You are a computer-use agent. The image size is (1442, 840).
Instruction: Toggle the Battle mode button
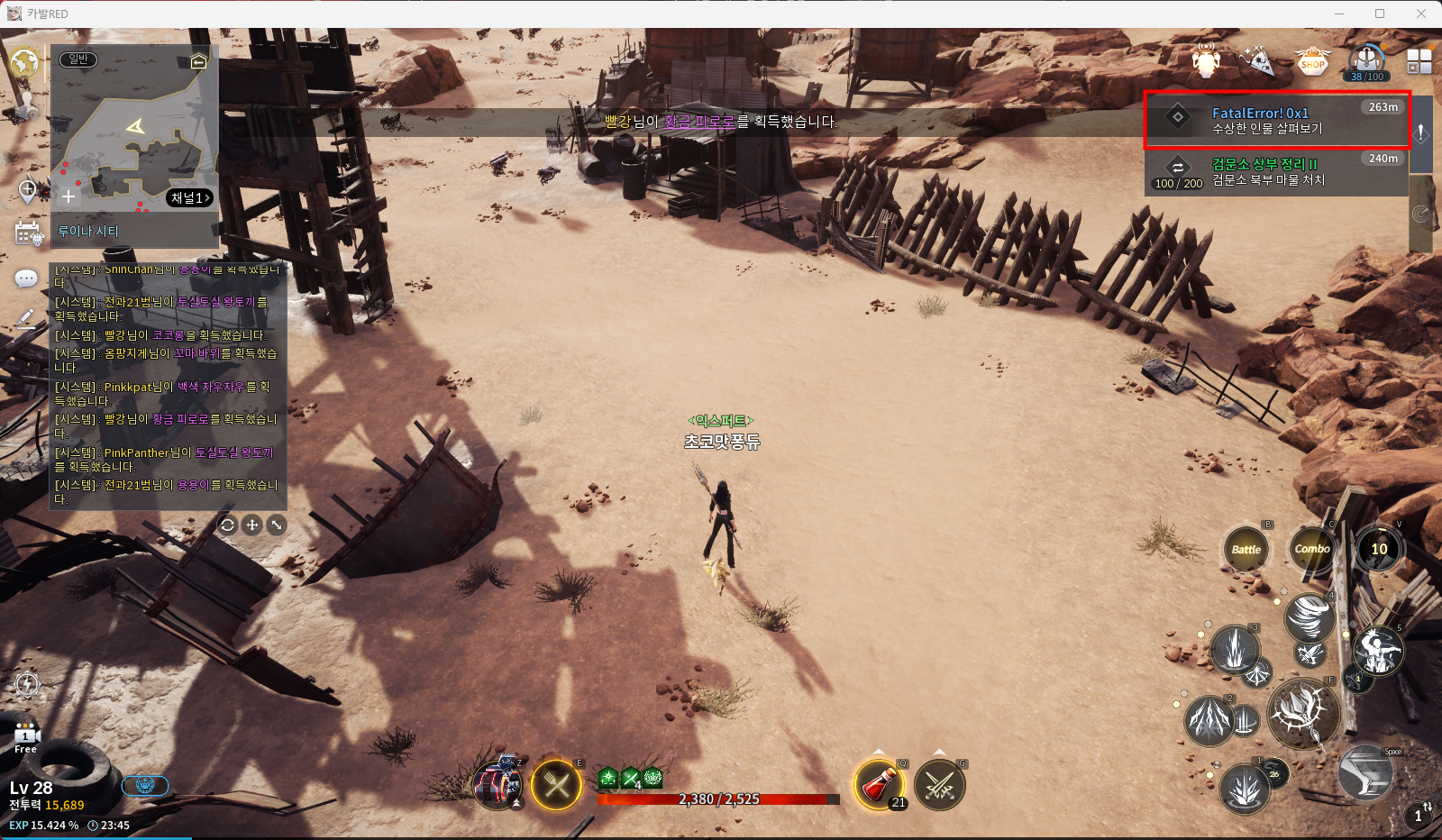click(1246, 549)
